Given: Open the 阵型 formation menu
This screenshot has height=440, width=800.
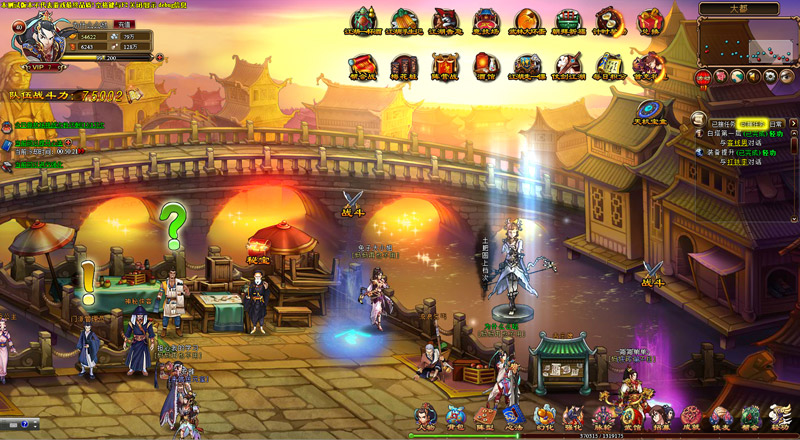Looking at the screenshot, I should click(485, 417).
